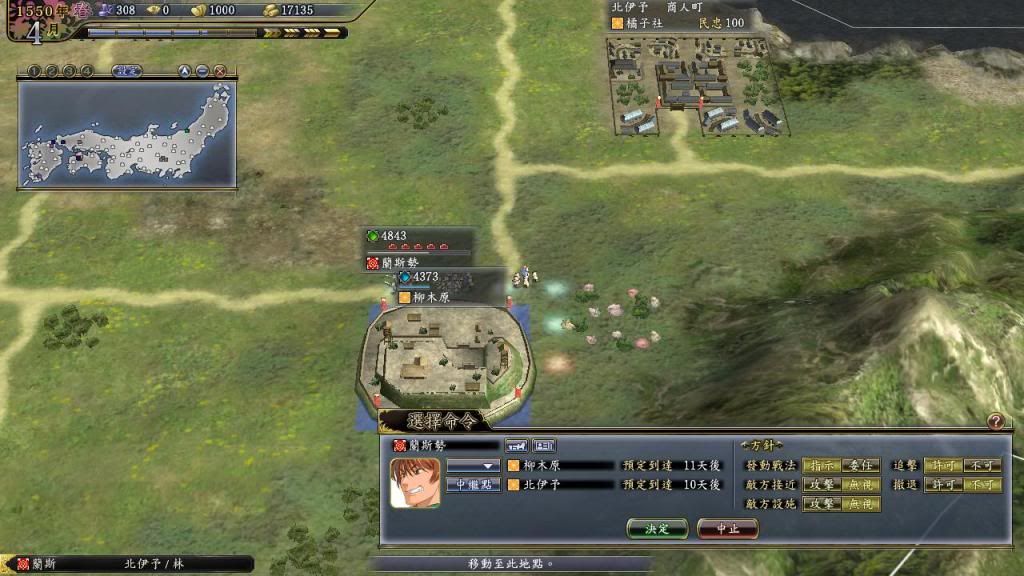Click the minimap minus button
The height and width of the screenshot is (576, 1024).
[x=202, y=71]
